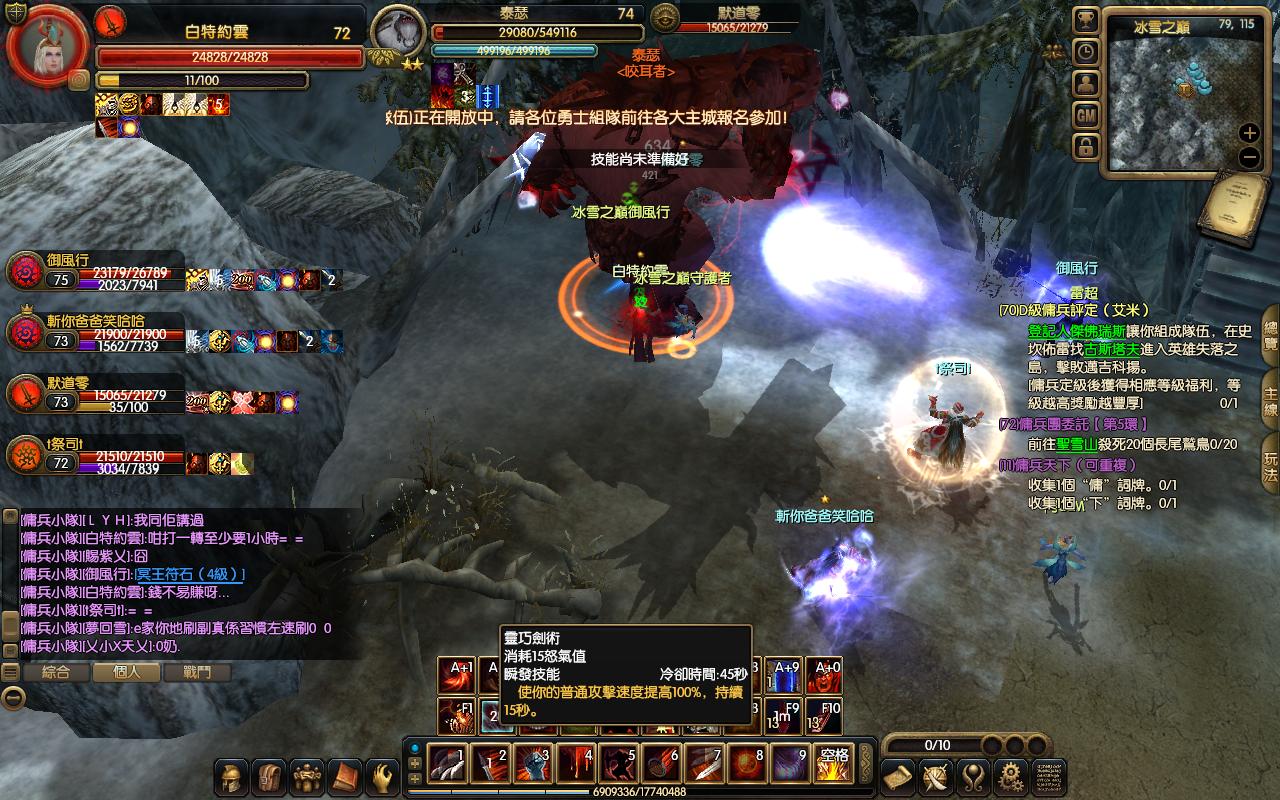Open the backpack inventory icon
The height and width of the screenshot is (800, 1280).
(270, 776)
